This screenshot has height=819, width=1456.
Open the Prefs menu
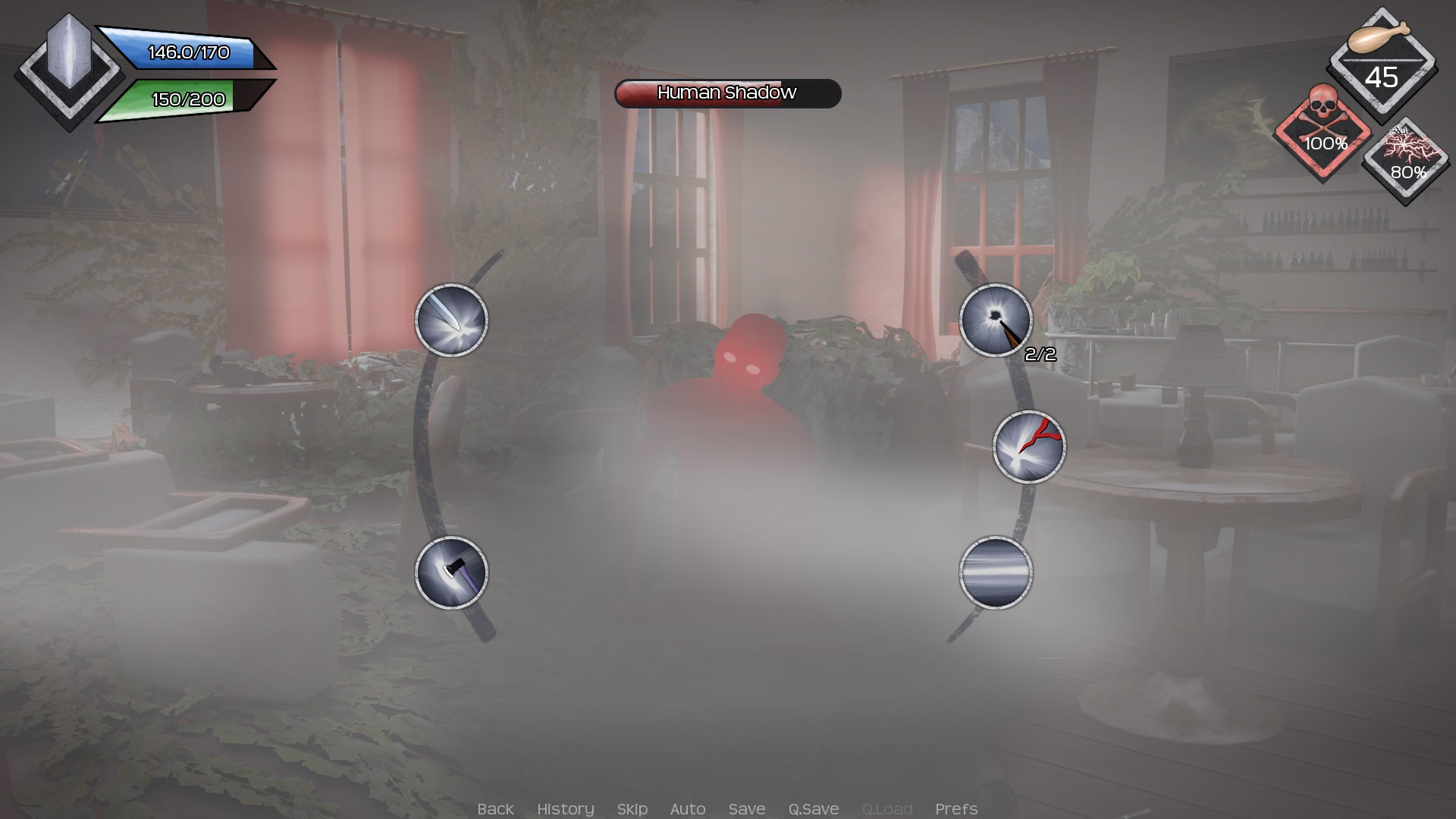coord(957,809)
